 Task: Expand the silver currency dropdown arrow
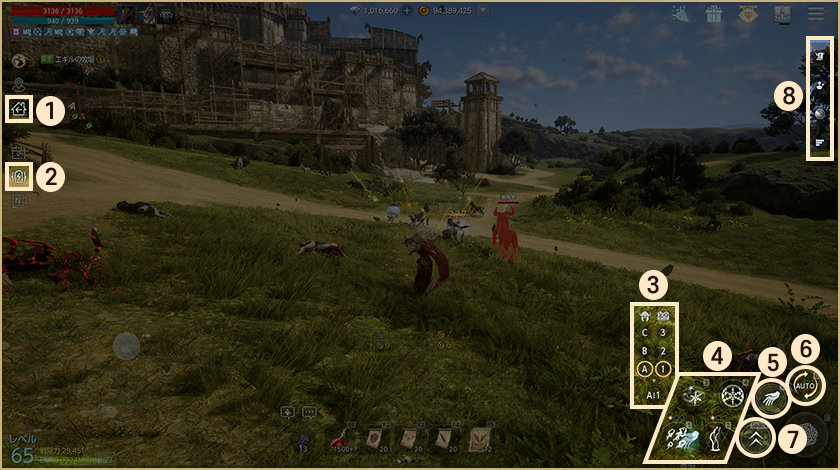pos(484,10)
